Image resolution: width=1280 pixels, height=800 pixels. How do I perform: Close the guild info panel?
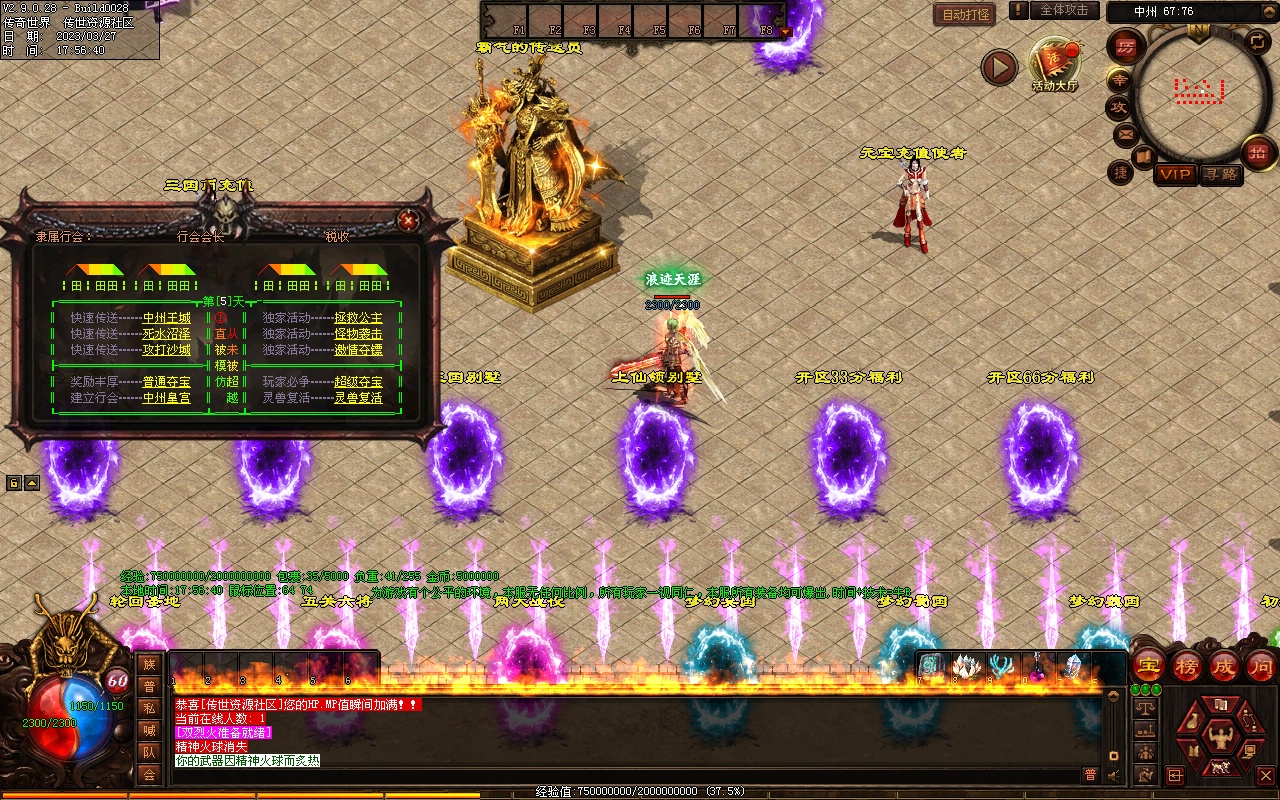coord(407,220)
